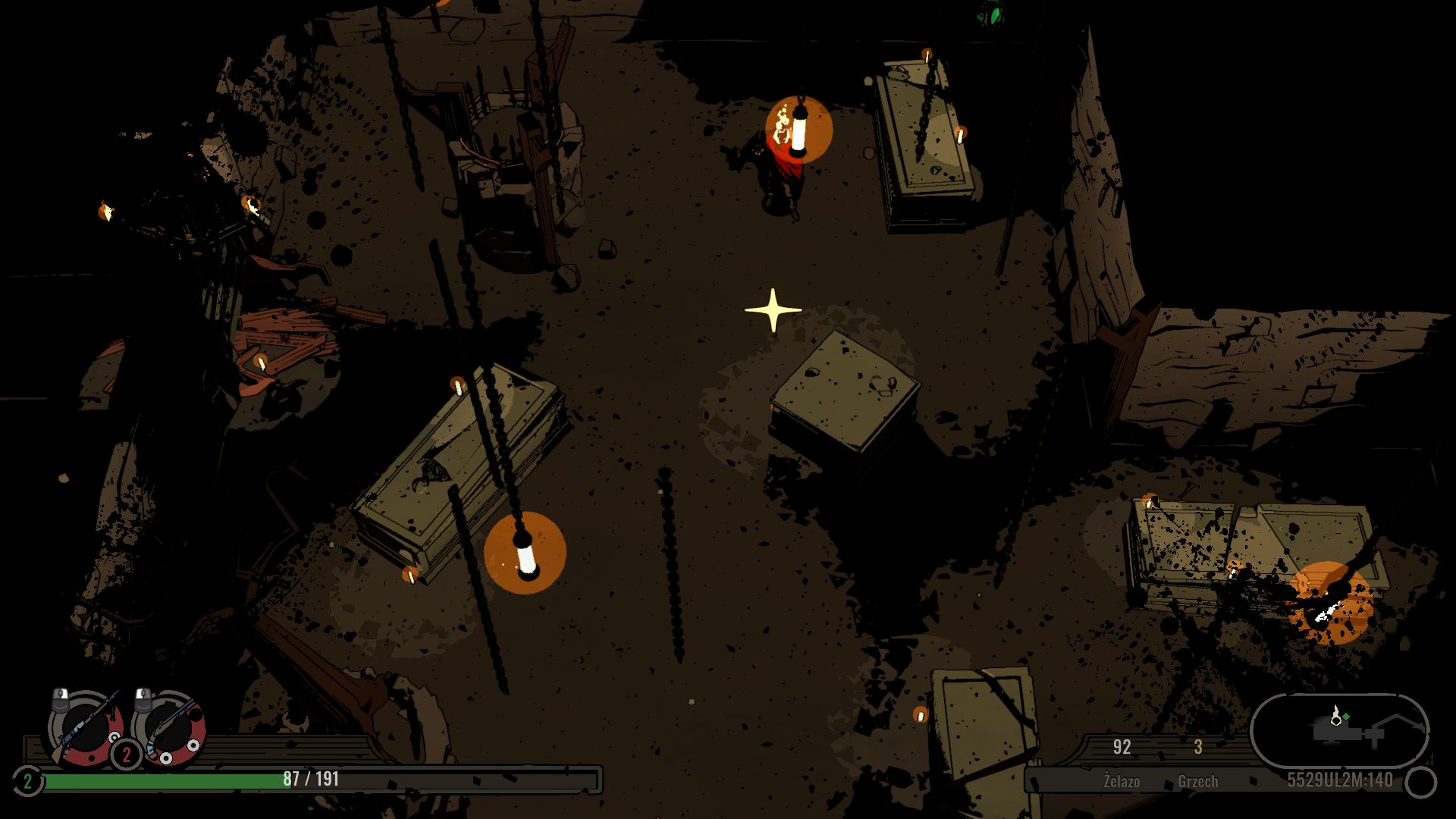1456x819 pixels.
Task: Open the minimap panel
Action: [x=1339, y=730]
